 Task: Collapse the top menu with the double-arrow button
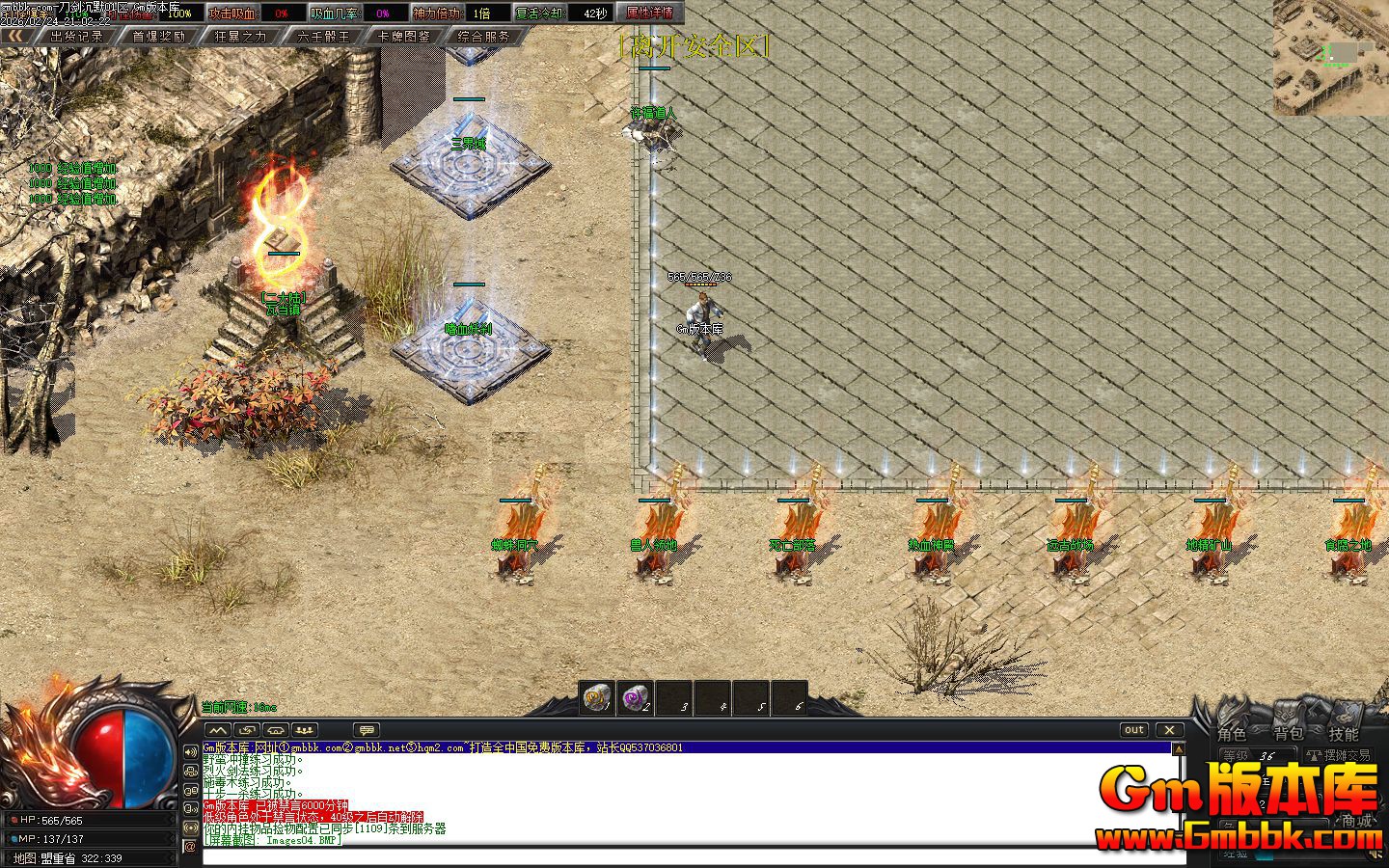click(14, 36)
